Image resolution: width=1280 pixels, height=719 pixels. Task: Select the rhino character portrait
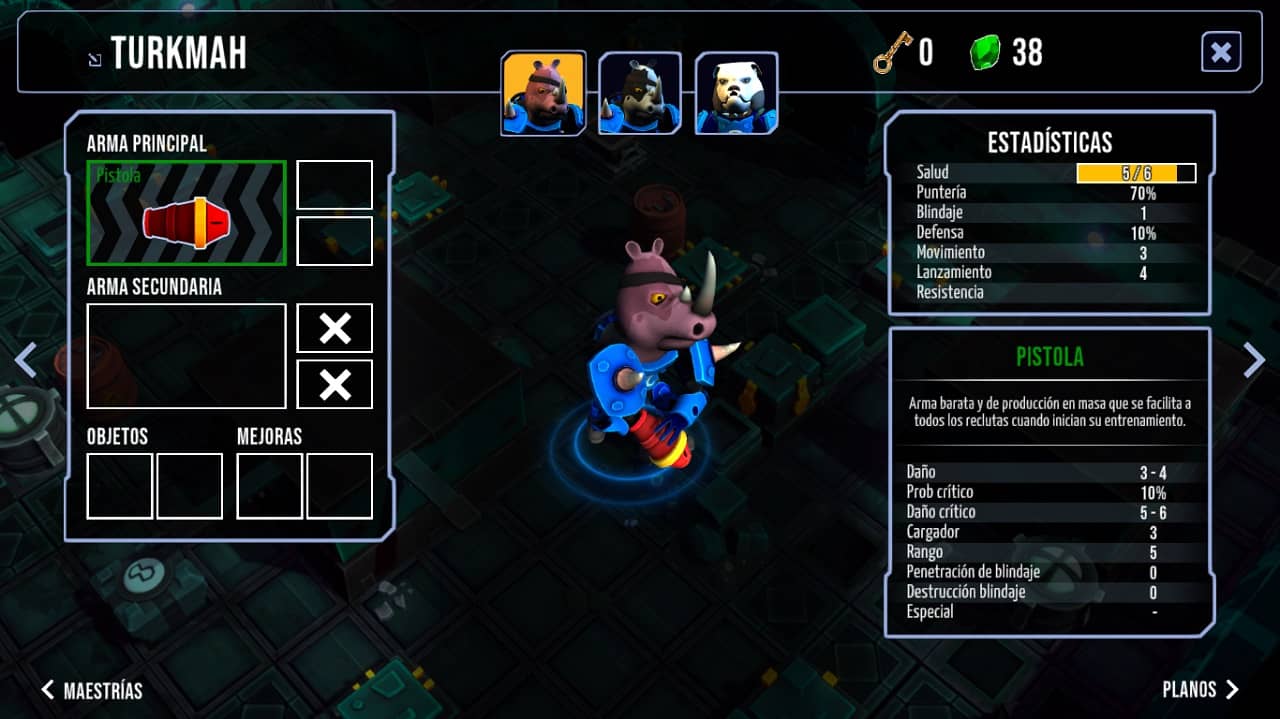(543, 93)
